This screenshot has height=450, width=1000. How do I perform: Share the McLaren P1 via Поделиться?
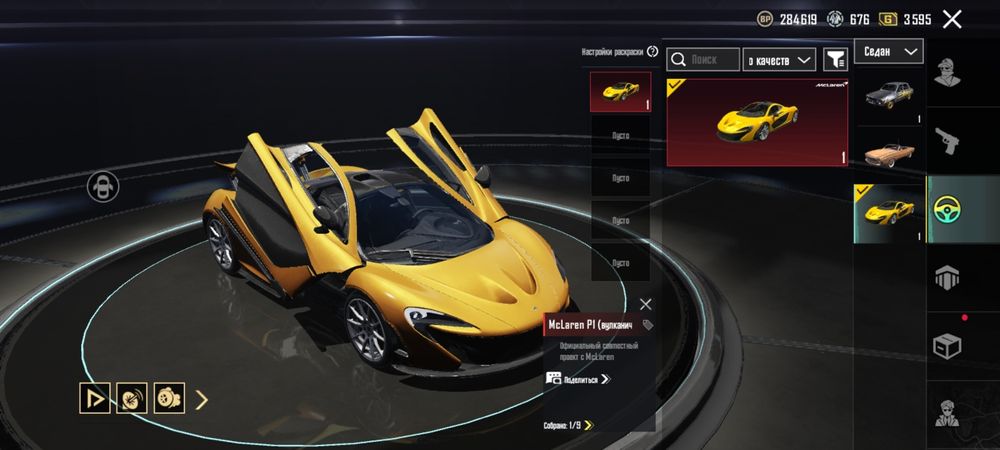tap(579, 379)
